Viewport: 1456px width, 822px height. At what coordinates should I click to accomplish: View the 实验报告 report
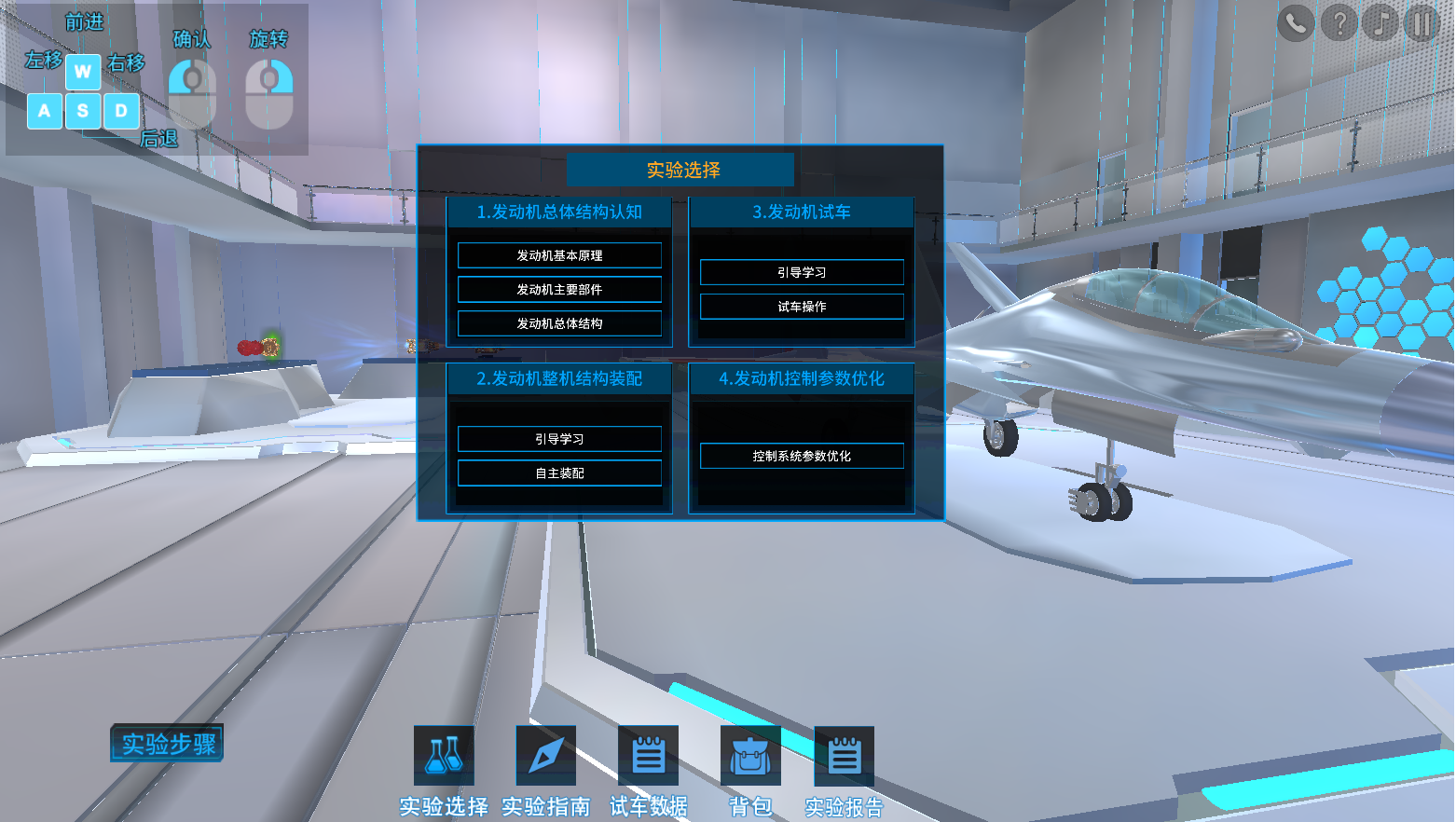click(844, 756)
